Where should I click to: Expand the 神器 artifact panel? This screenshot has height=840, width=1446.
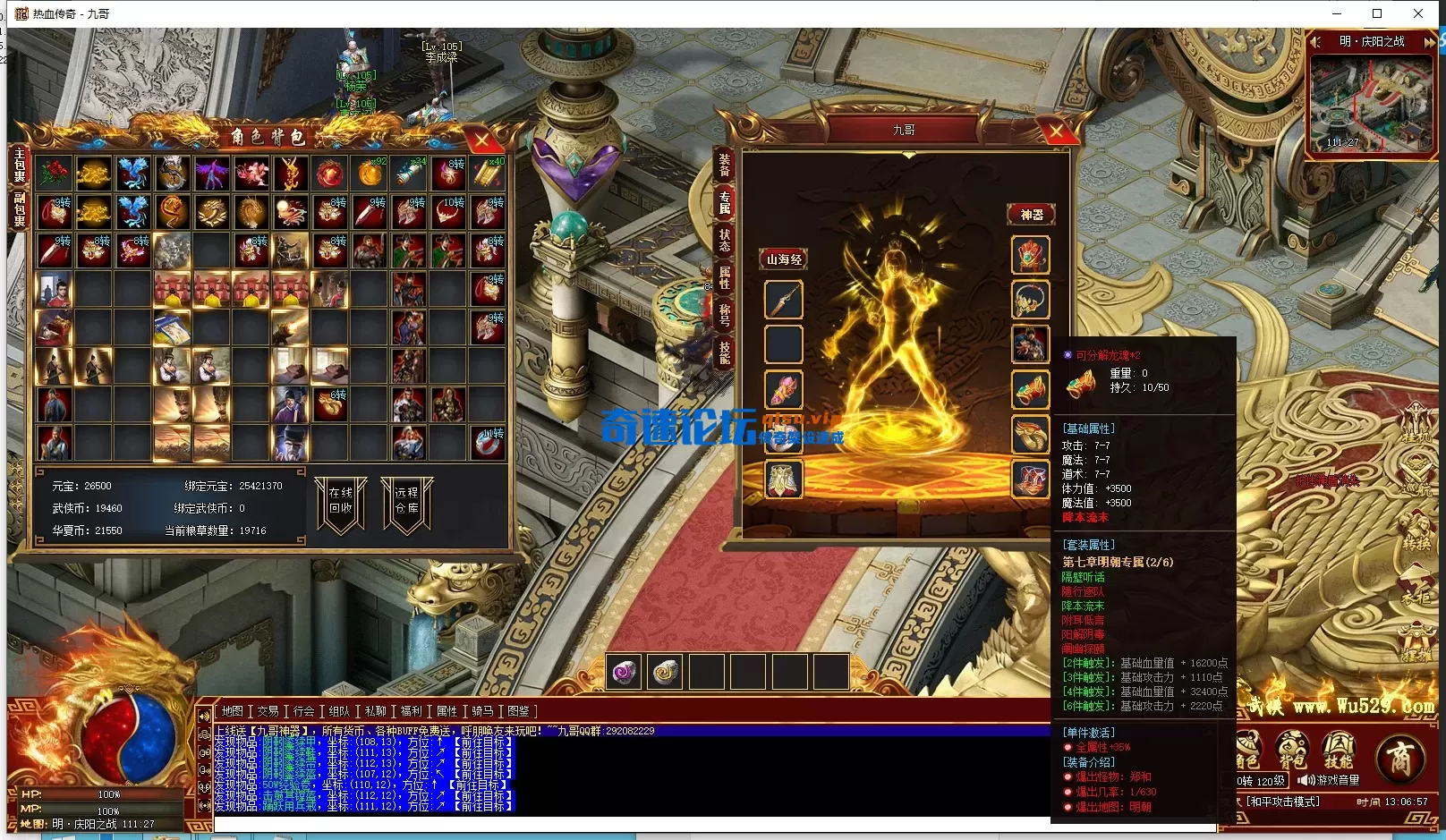point(1031,214)
